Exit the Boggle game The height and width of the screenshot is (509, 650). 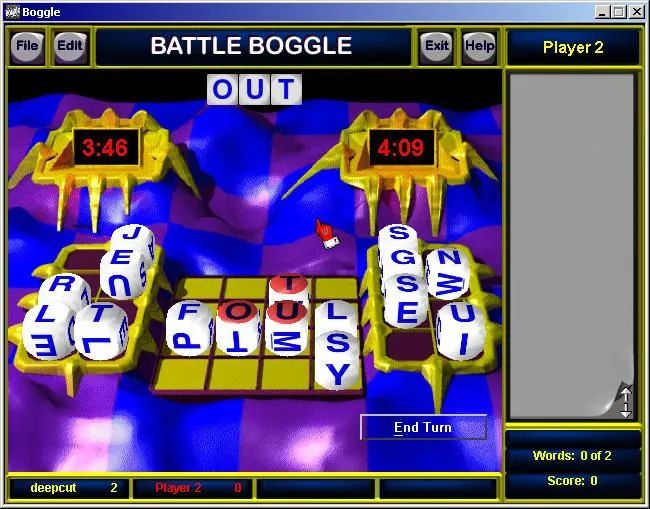(436, 46)
